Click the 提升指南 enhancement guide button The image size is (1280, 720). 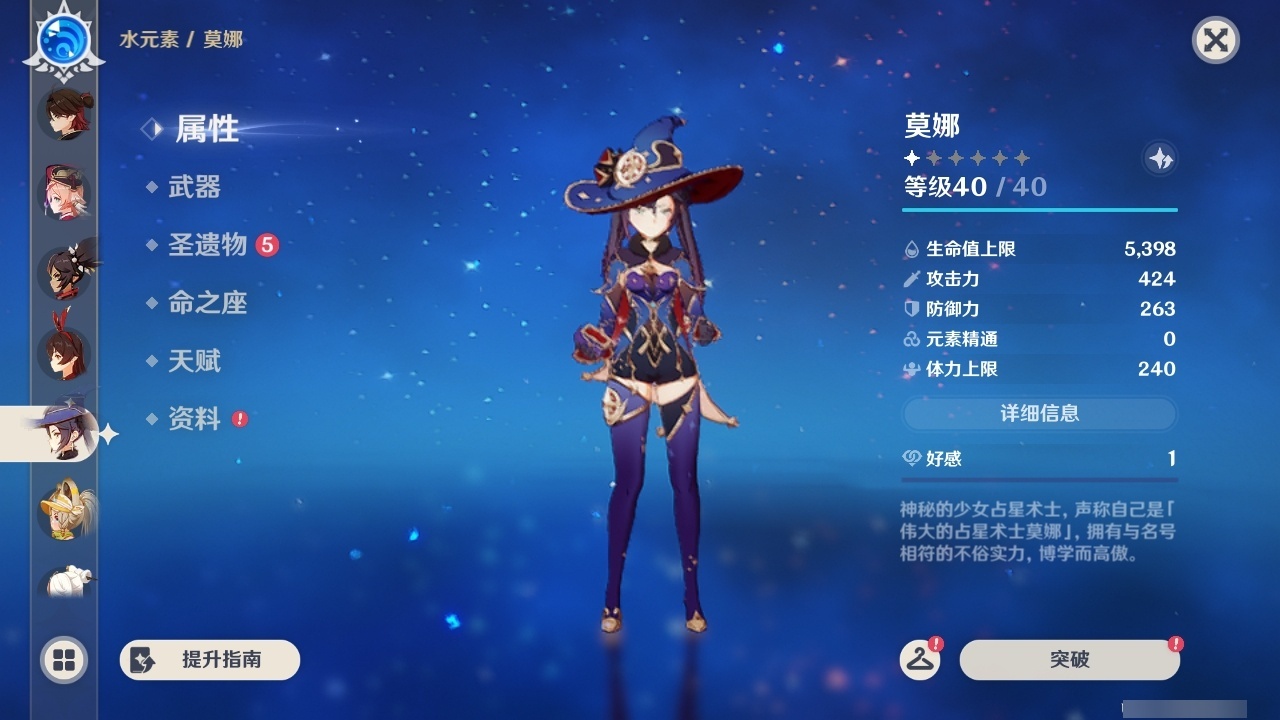pyautogui.click(x=210, y=660)
